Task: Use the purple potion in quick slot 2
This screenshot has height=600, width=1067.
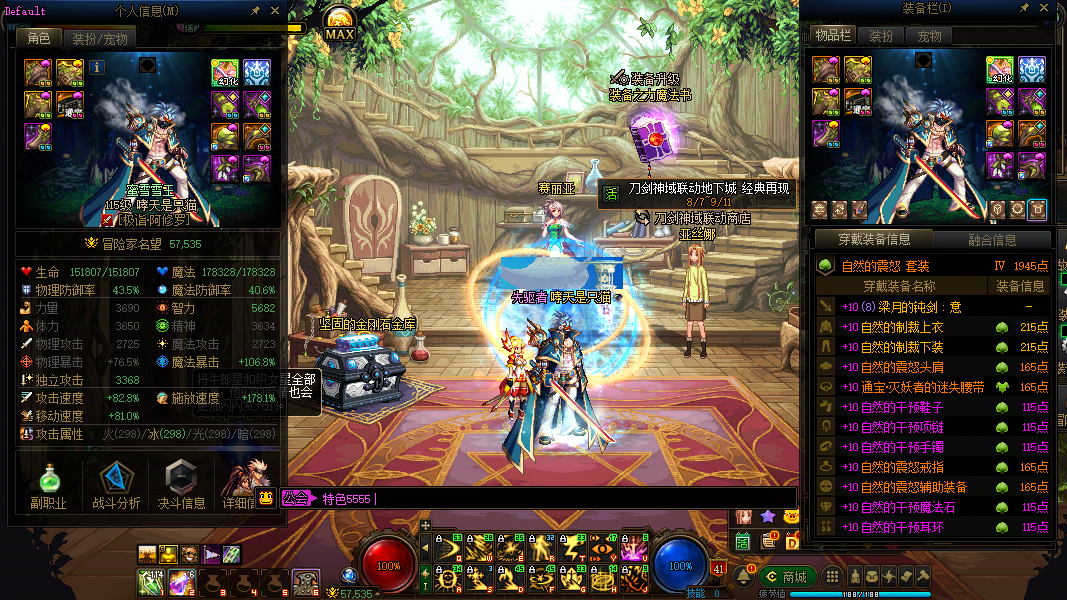Action: (181, 579)
